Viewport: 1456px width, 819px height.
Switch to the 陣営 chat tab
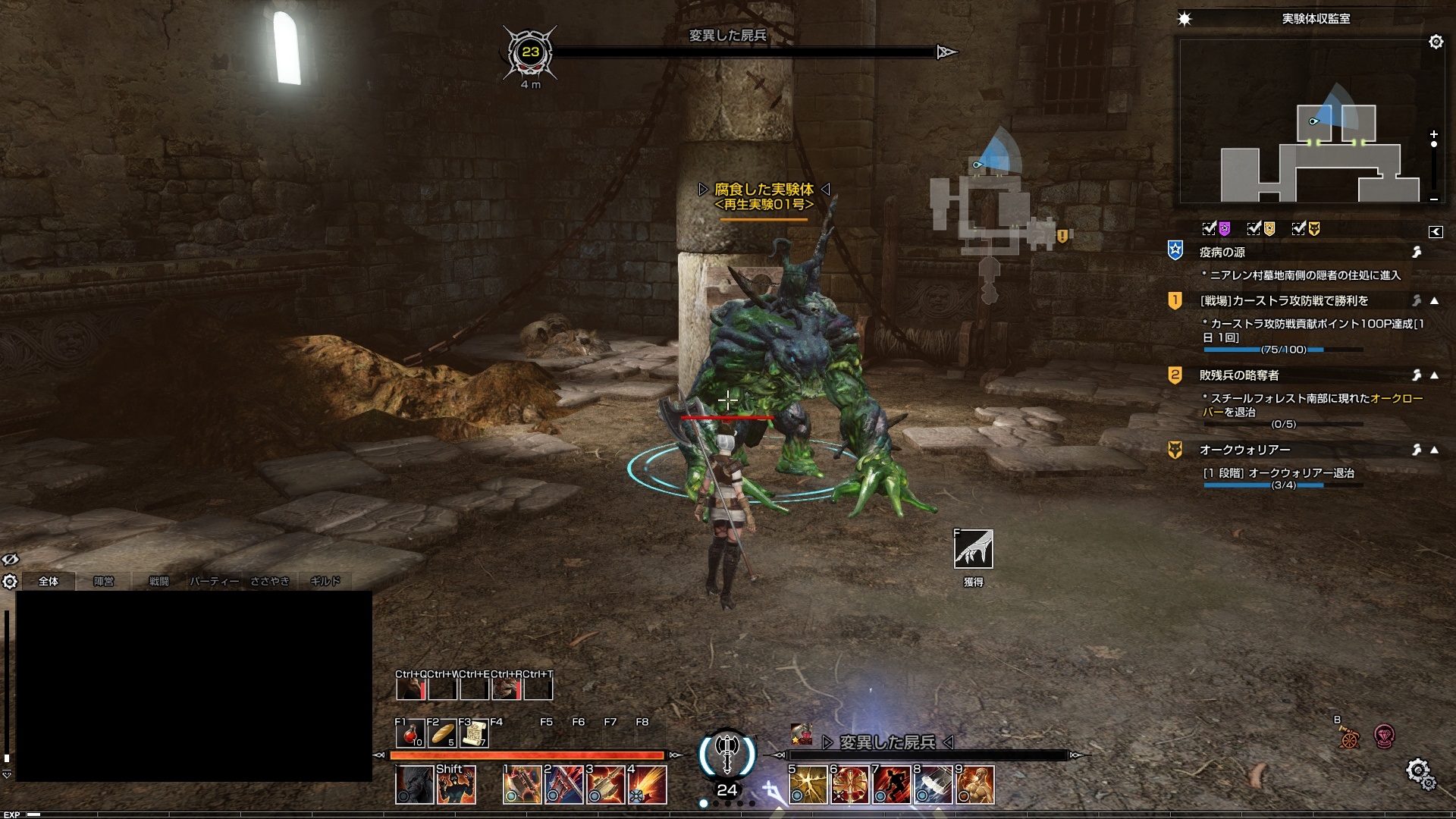103,581
